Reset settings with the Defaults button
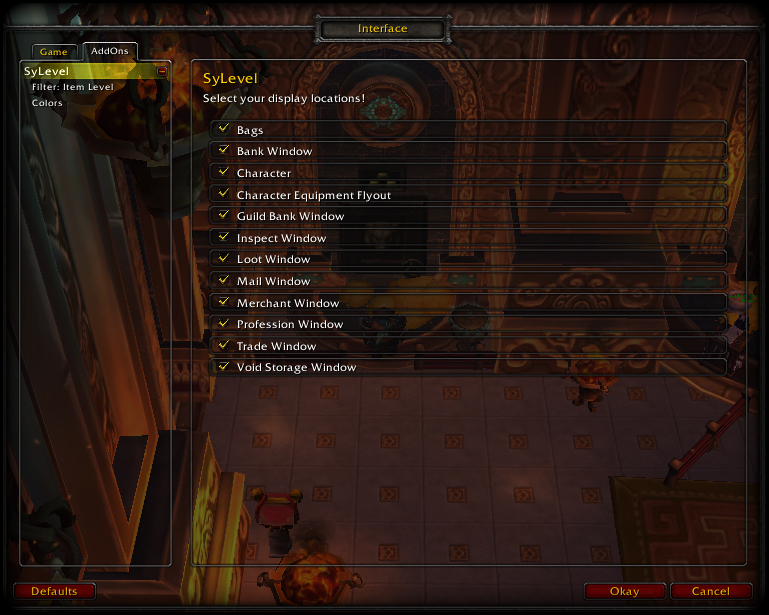 click(x=54, y=591)
